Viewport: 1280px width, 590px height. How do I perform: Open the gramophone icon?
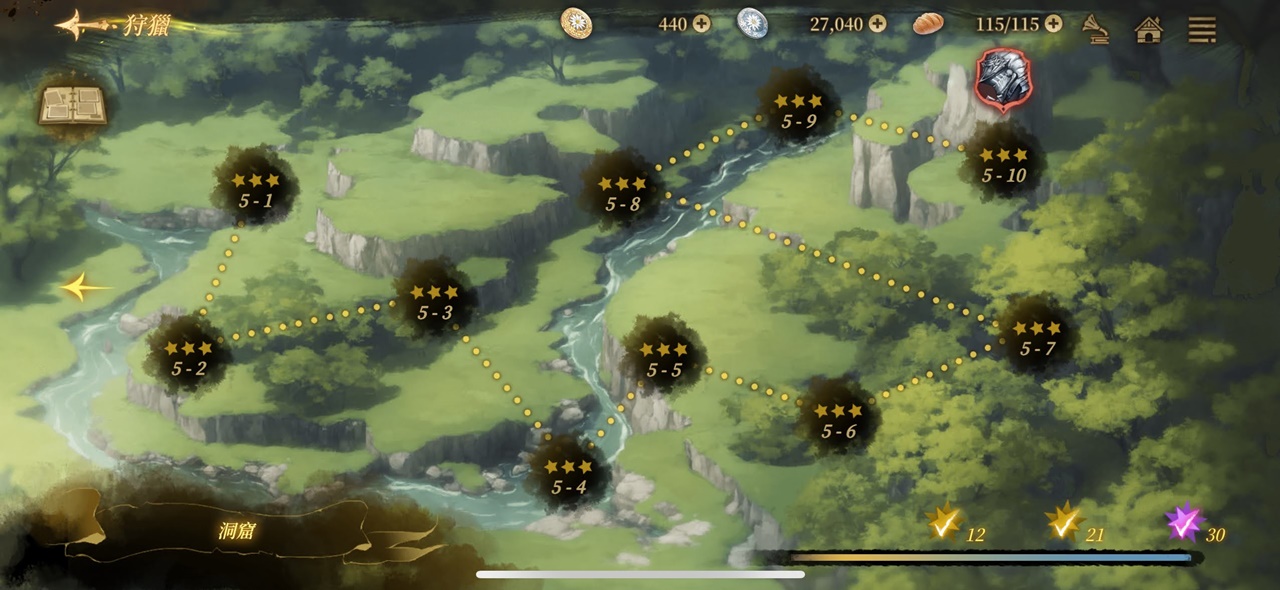point(1097,29)
